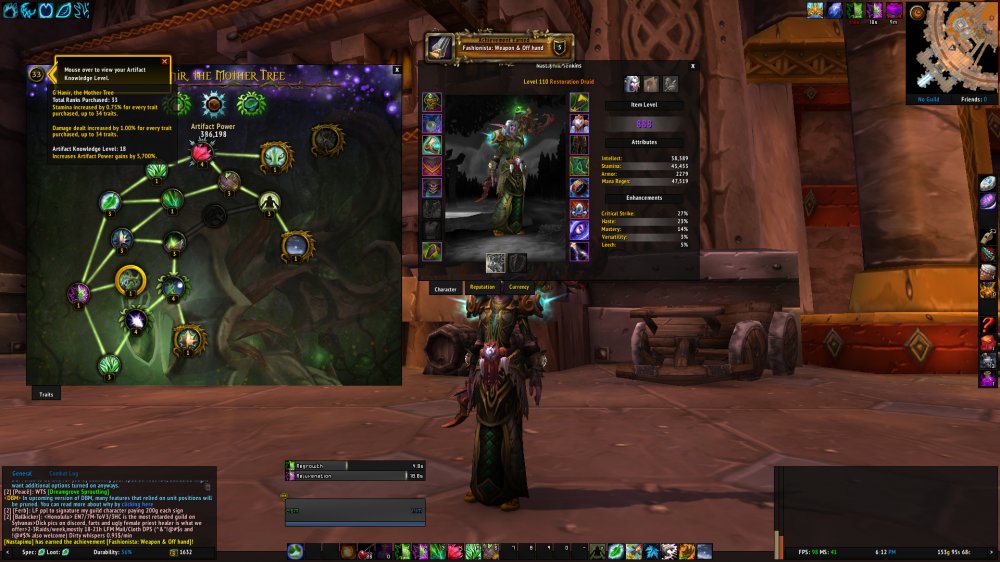The width and height of the screenshot is (1000, 562).
Task: Select the purple eye trinket slot
Action: 580,230
